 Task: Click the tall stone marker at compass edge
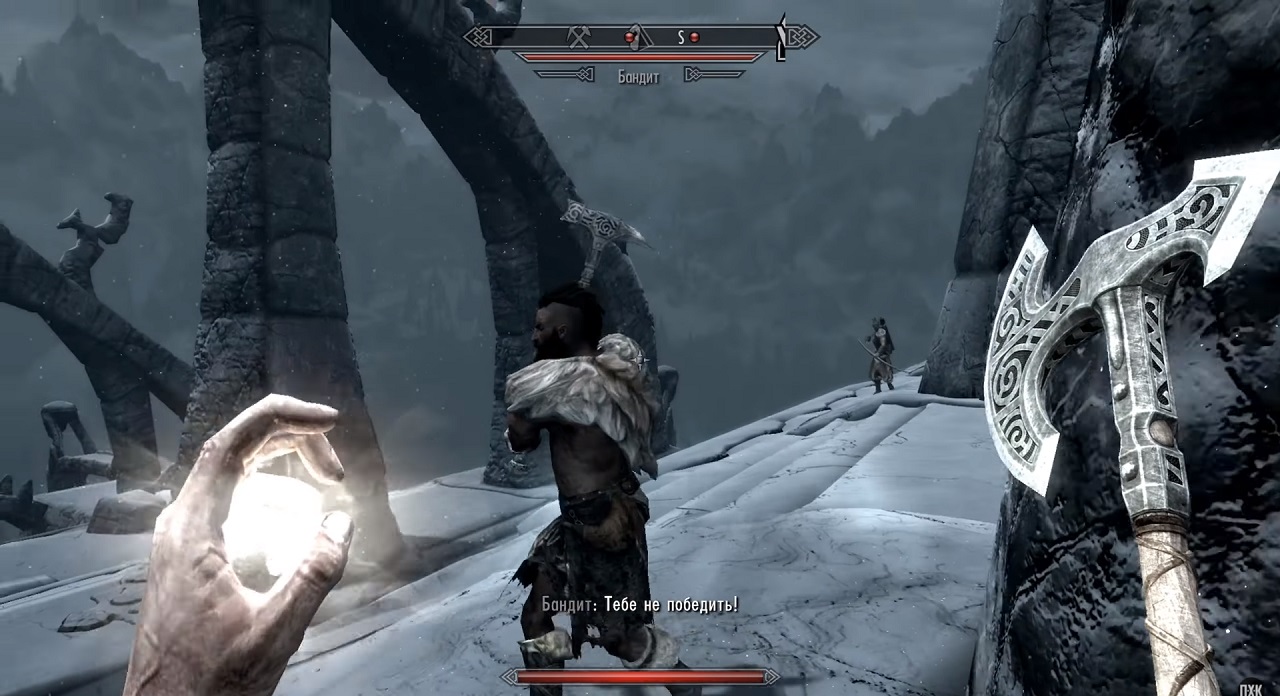click(781, 38)
